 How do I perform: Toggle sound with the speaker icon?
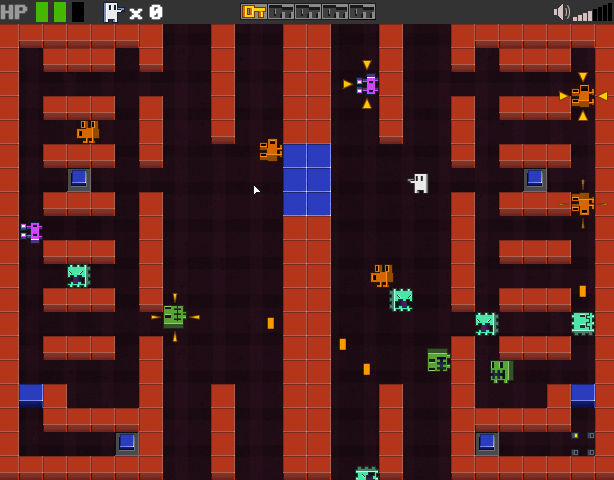(x=561, y=12)
